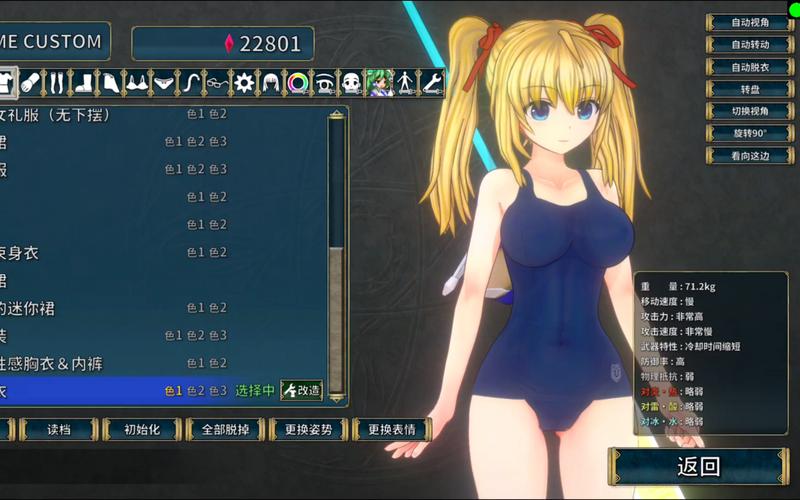Choose the gear-shaped category tab
This screenshot has height=500, width=800.
point(244,82)
